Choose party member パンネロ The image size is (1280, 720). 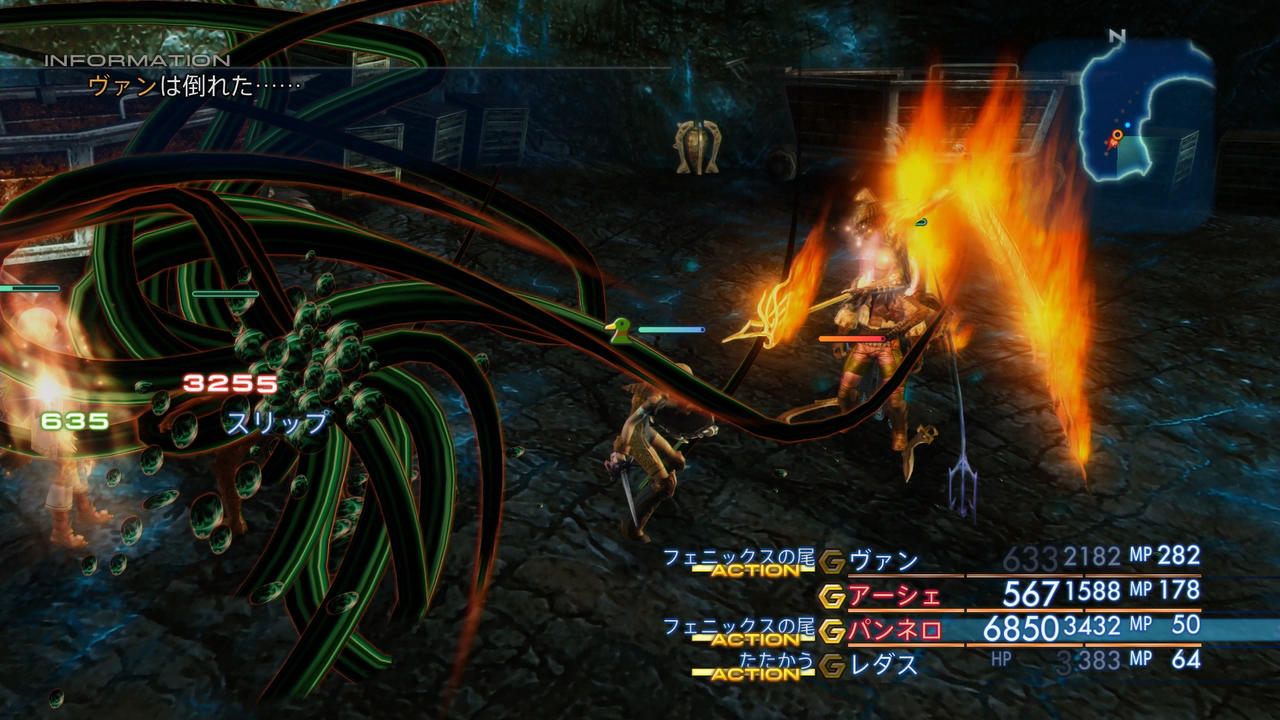point(894,631)
